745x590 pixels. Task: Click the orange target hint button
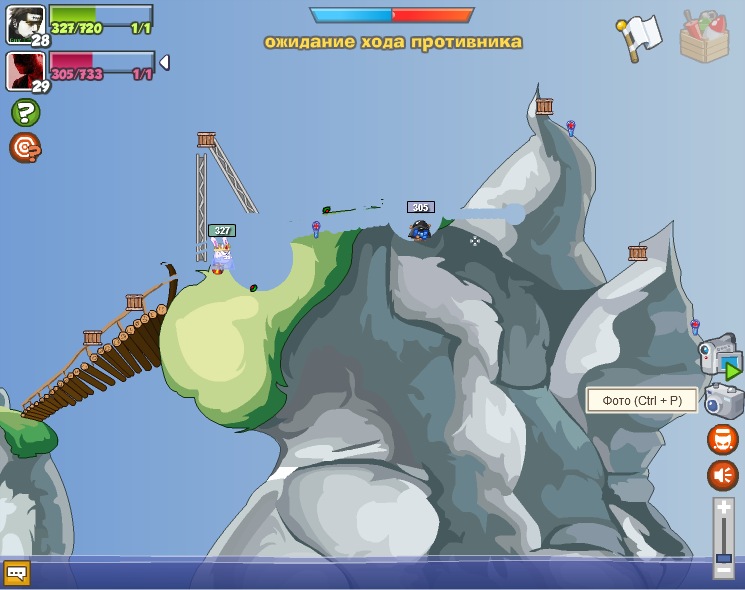[24, 148]
